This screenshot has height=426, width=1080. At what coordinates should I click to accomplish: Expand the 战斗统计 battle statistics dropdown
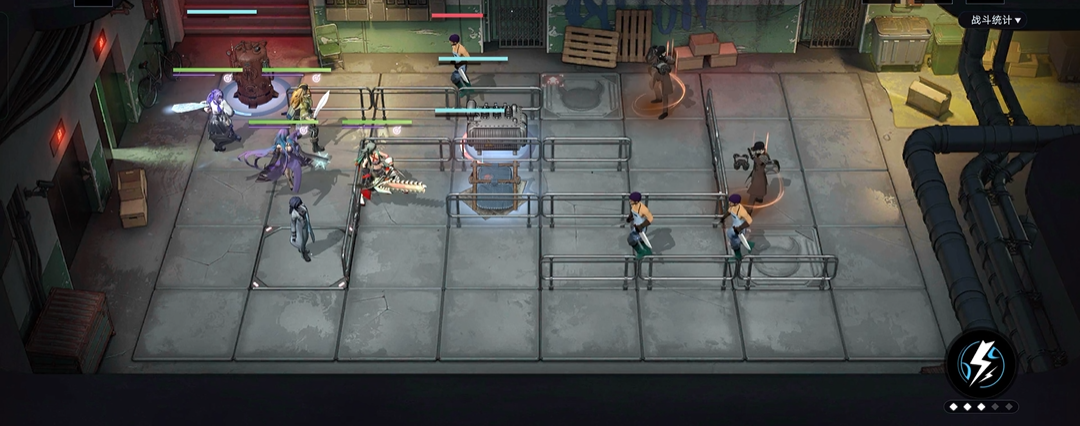[x=995, y=20]
